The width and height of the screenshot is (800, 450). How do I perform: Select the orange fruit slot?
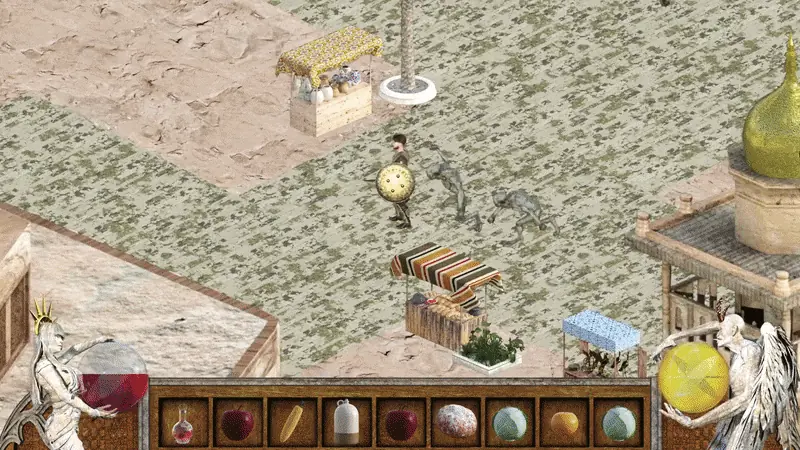click(x=564, y=423)
